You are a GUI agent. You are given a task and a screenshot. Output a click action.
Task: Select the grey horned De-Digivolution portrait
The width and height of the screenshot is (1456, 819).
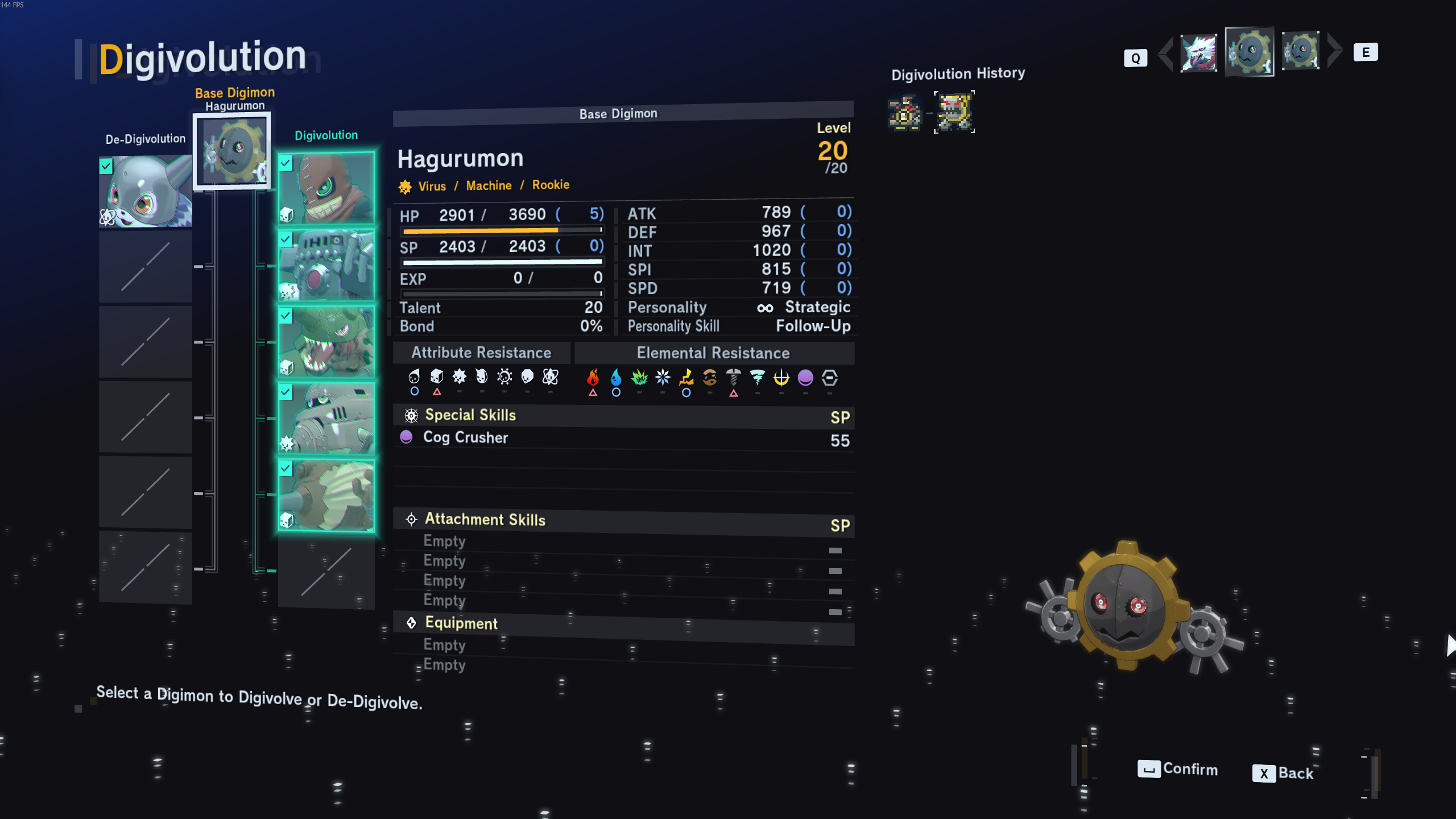click(x=146, y=192)
